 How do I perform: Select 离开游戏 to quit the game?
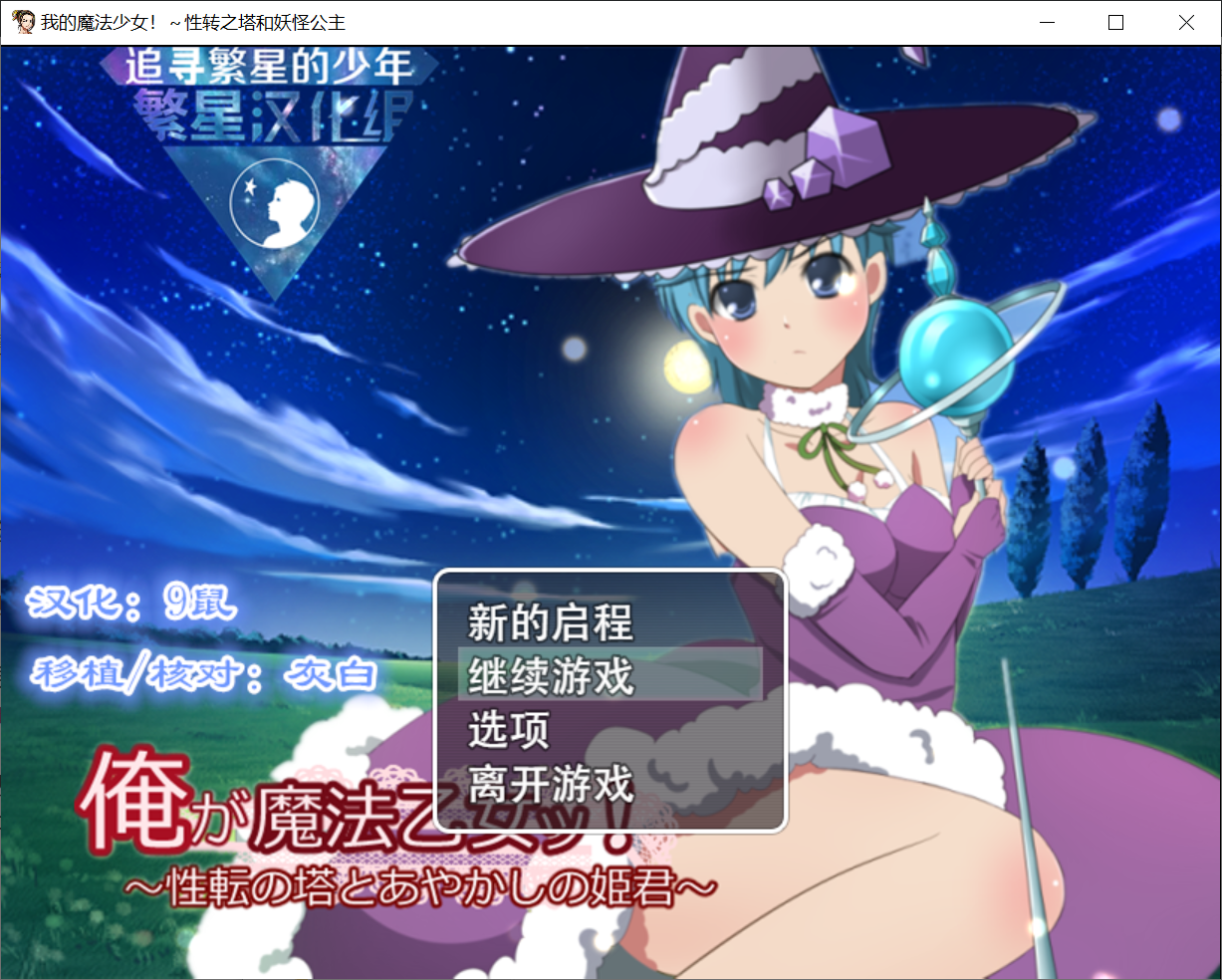(x=551, y=784)
